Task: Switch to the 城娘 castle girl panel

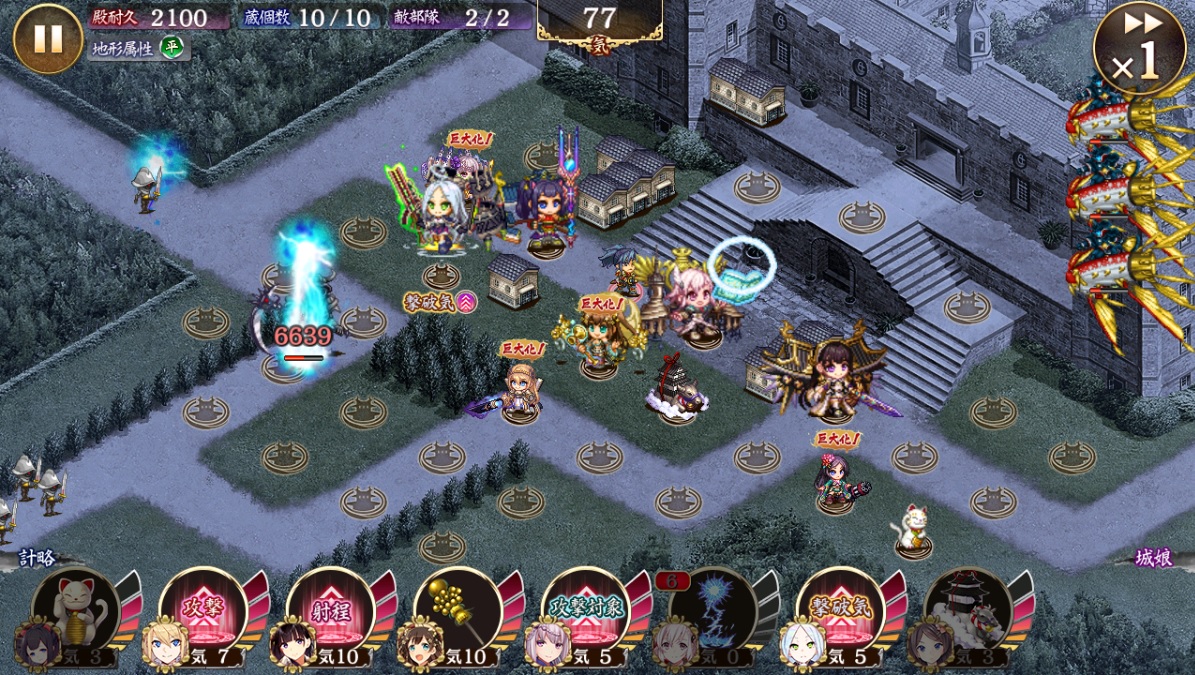Action: (x=1153, y=558)
